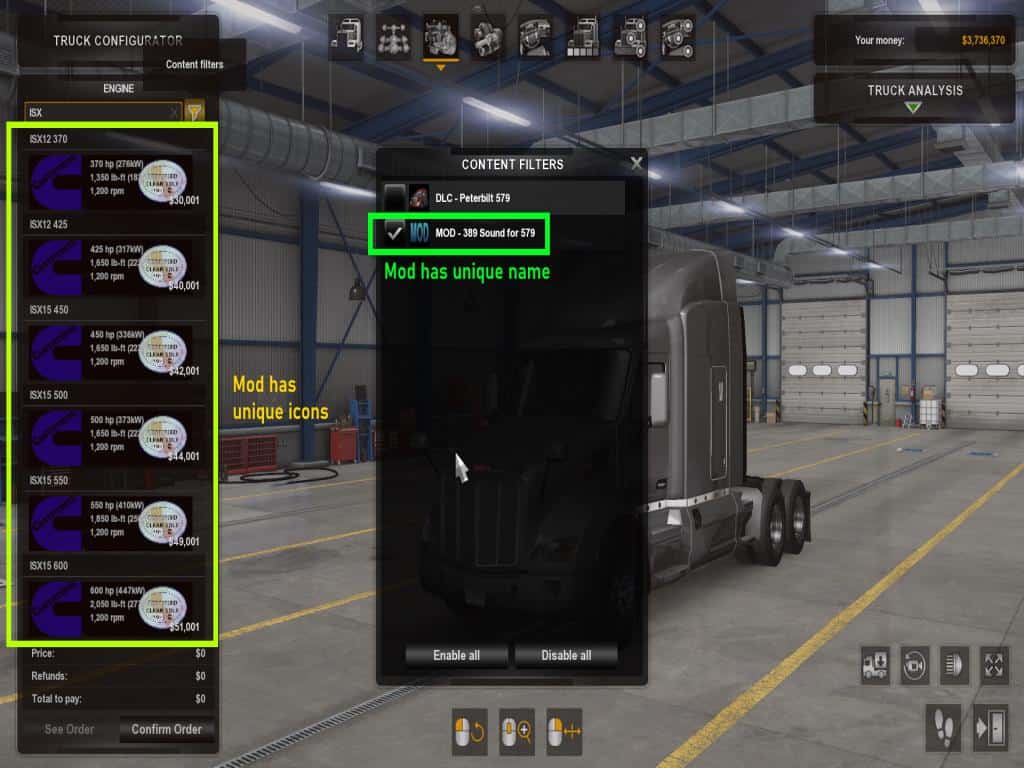Click the ISX search text field
The height and width of the screenshot is (768, 1024).
(98, 112)
